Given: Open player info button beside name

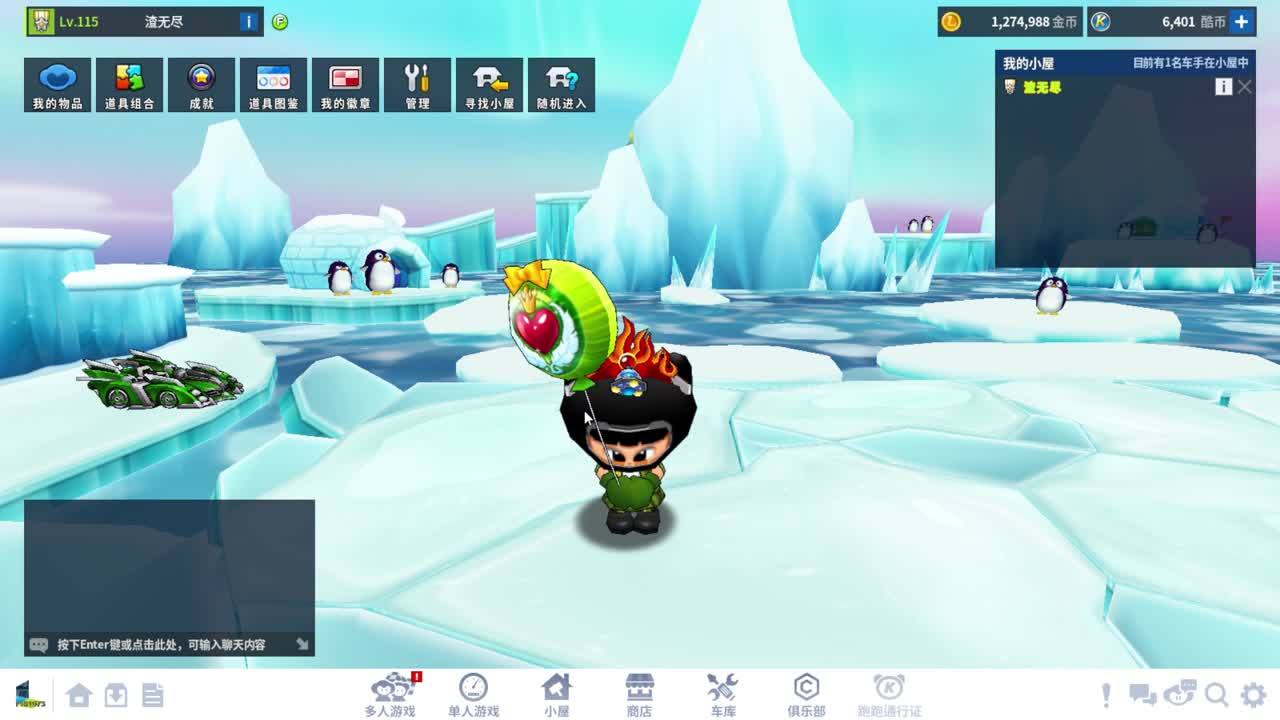Looking at the screenshot, I should point(249,21).
